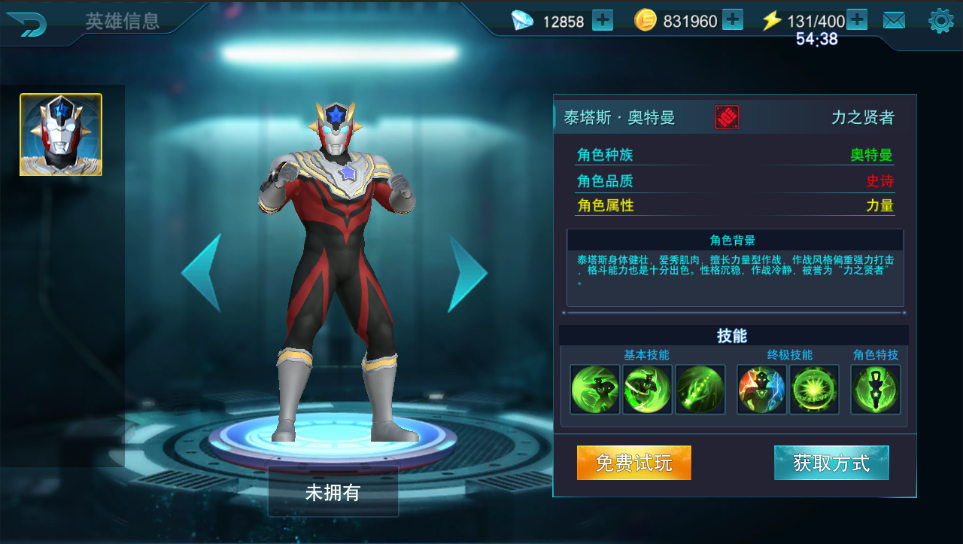Inspect the red and blue lightning ultimate skill
The image size is (963, 544).
[x=762, y=389]
